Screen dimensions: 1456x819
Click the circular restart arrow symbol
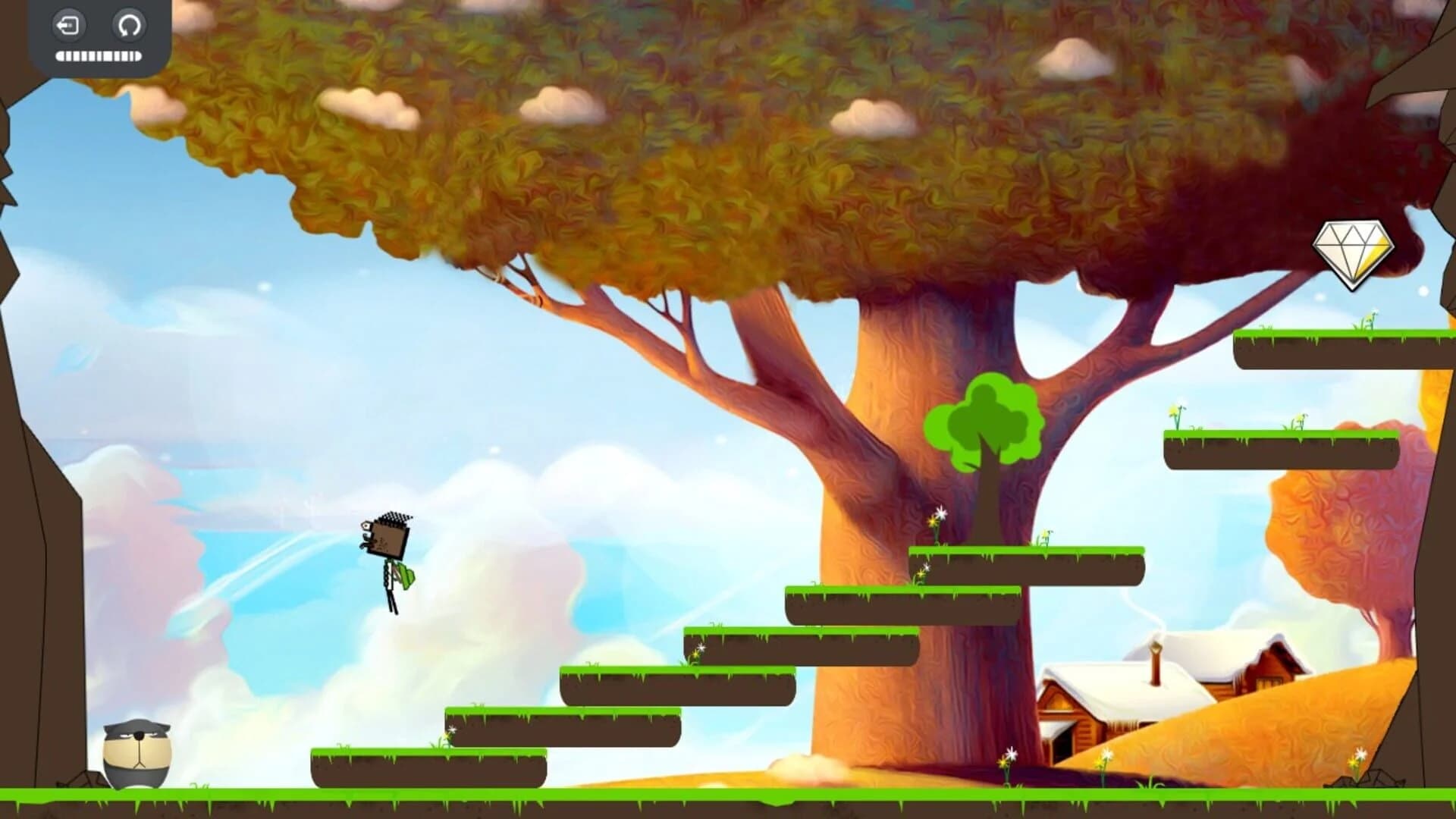coord(128,25)
